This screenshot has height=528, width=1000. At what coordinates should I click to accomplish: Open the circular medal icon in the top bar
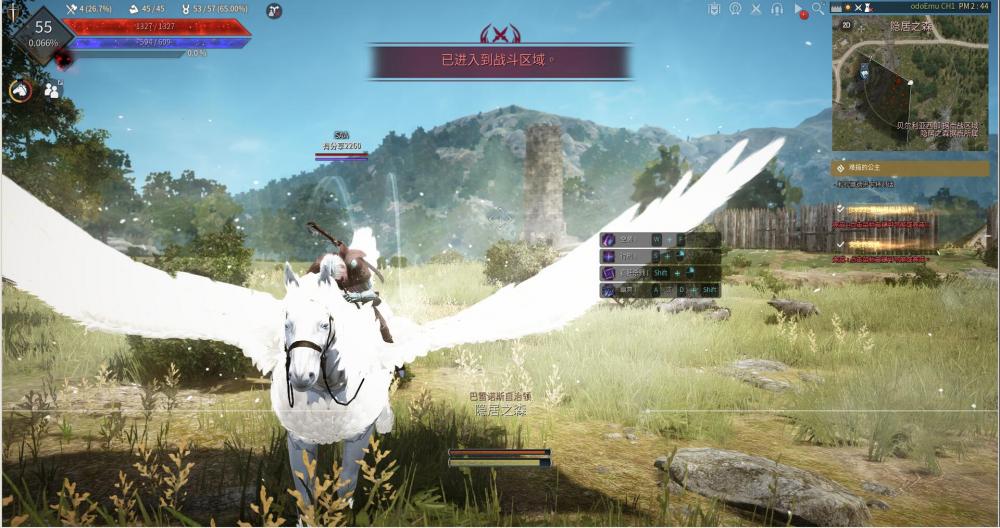pyautogui.click(x=735, y=9)
